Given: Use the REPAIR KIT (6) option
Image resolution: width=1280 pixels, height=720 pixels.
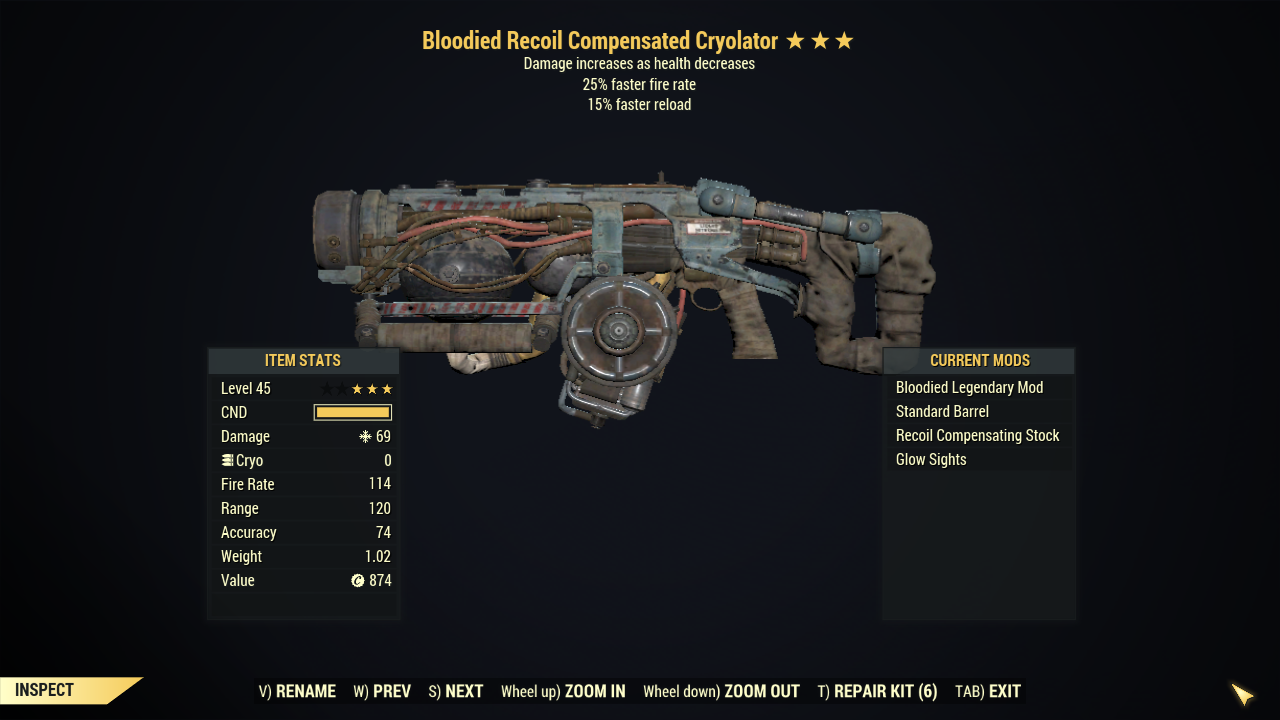Looking at the screenshot, I should (877, 691).
